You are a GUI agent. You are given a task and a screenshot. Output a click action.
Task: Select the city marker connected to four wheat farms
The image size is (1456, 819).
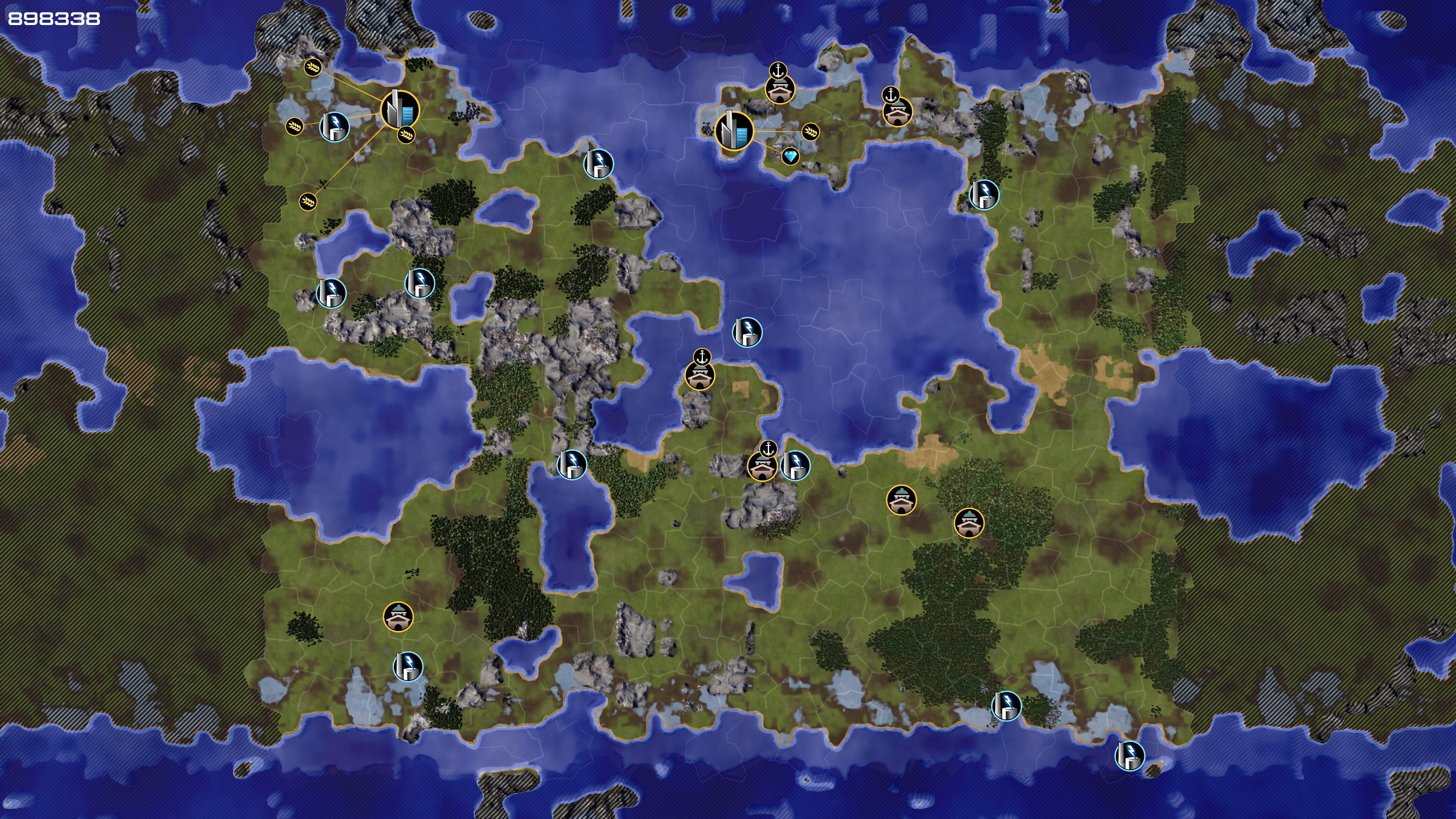[400, 110]
